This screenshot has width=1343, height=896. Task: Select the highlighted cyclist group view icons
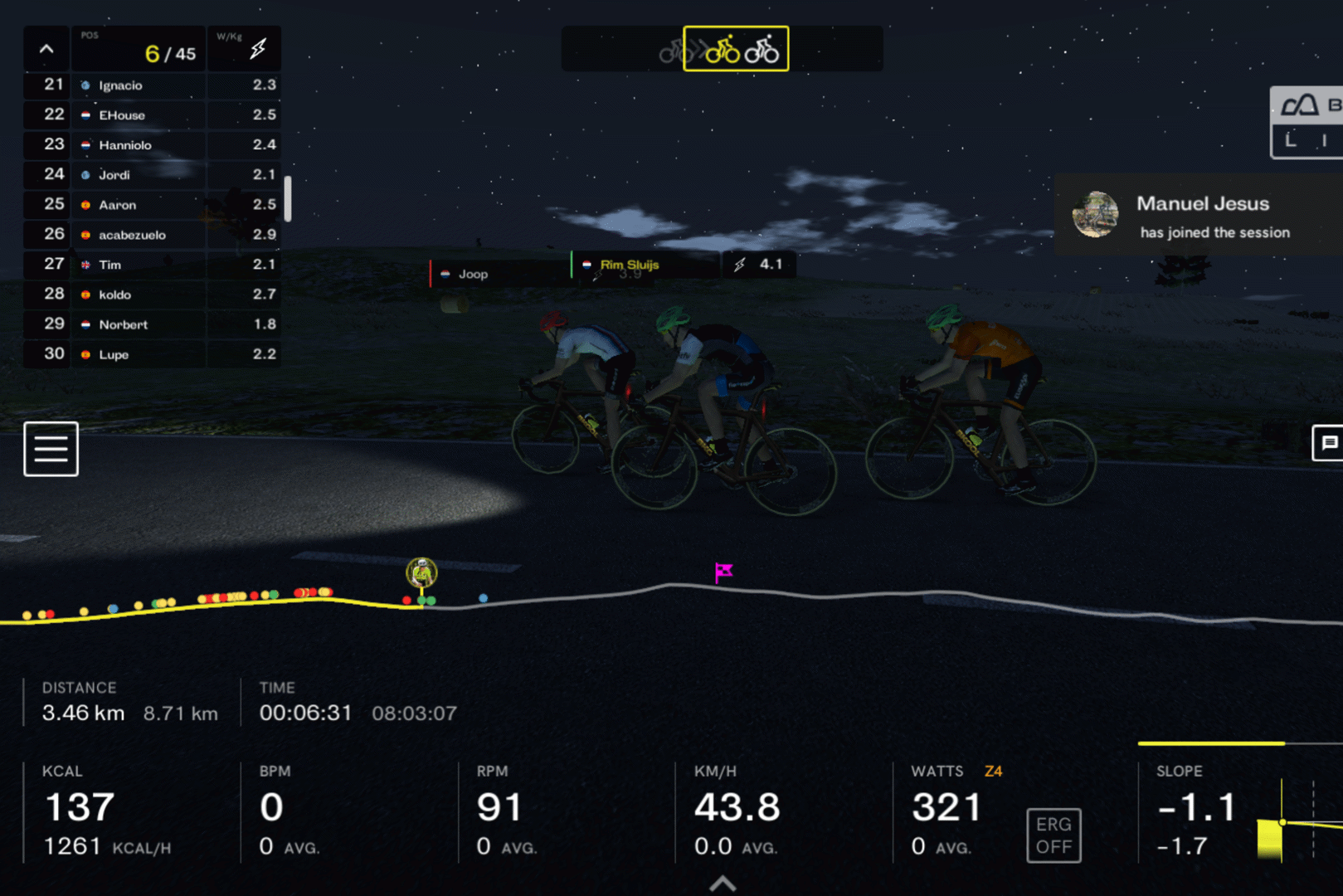tap(736, 50)
